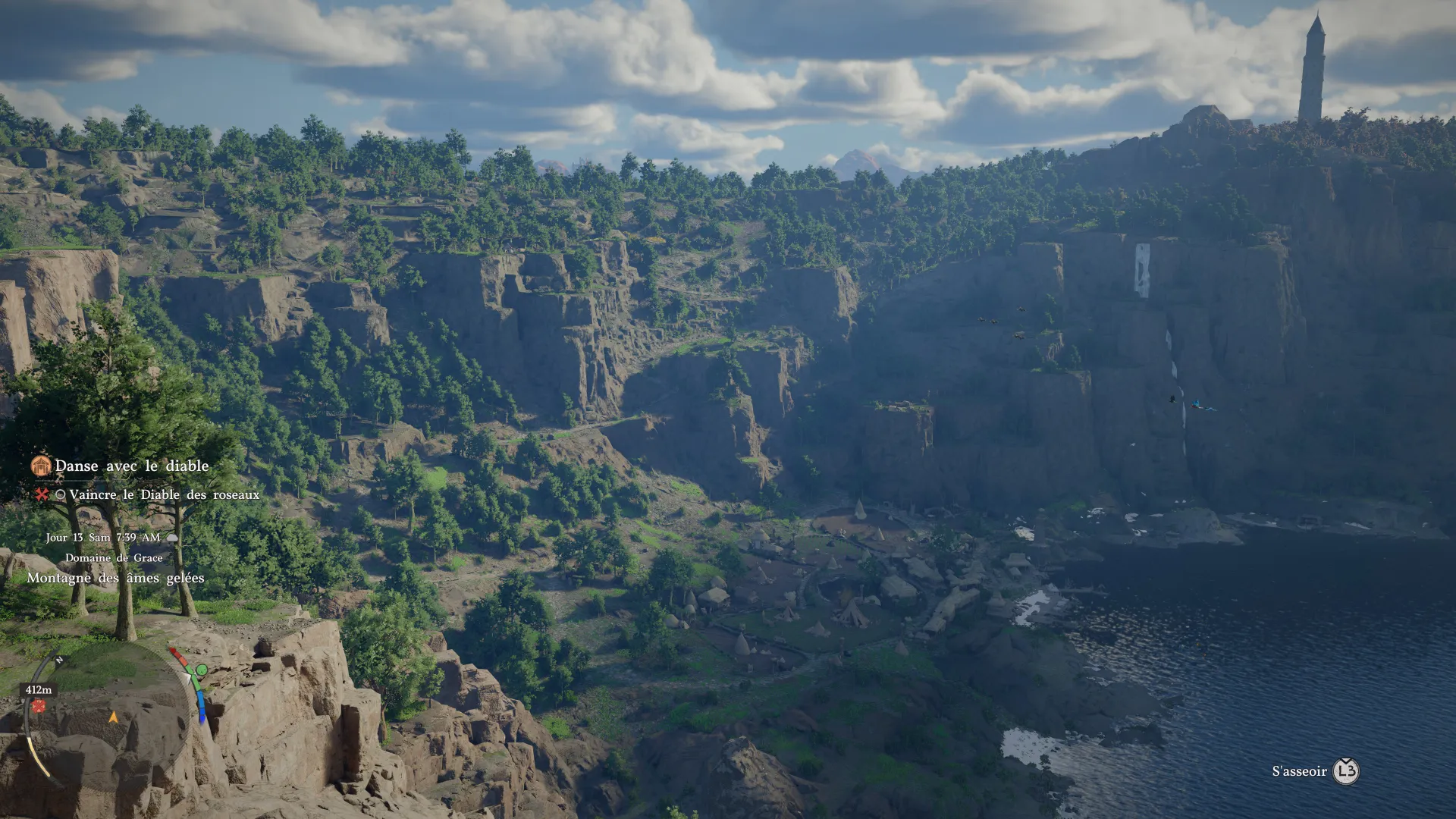Click the green enemy dot on the compass edge
The image size is (1456, 819).
(x=202, y=670)
